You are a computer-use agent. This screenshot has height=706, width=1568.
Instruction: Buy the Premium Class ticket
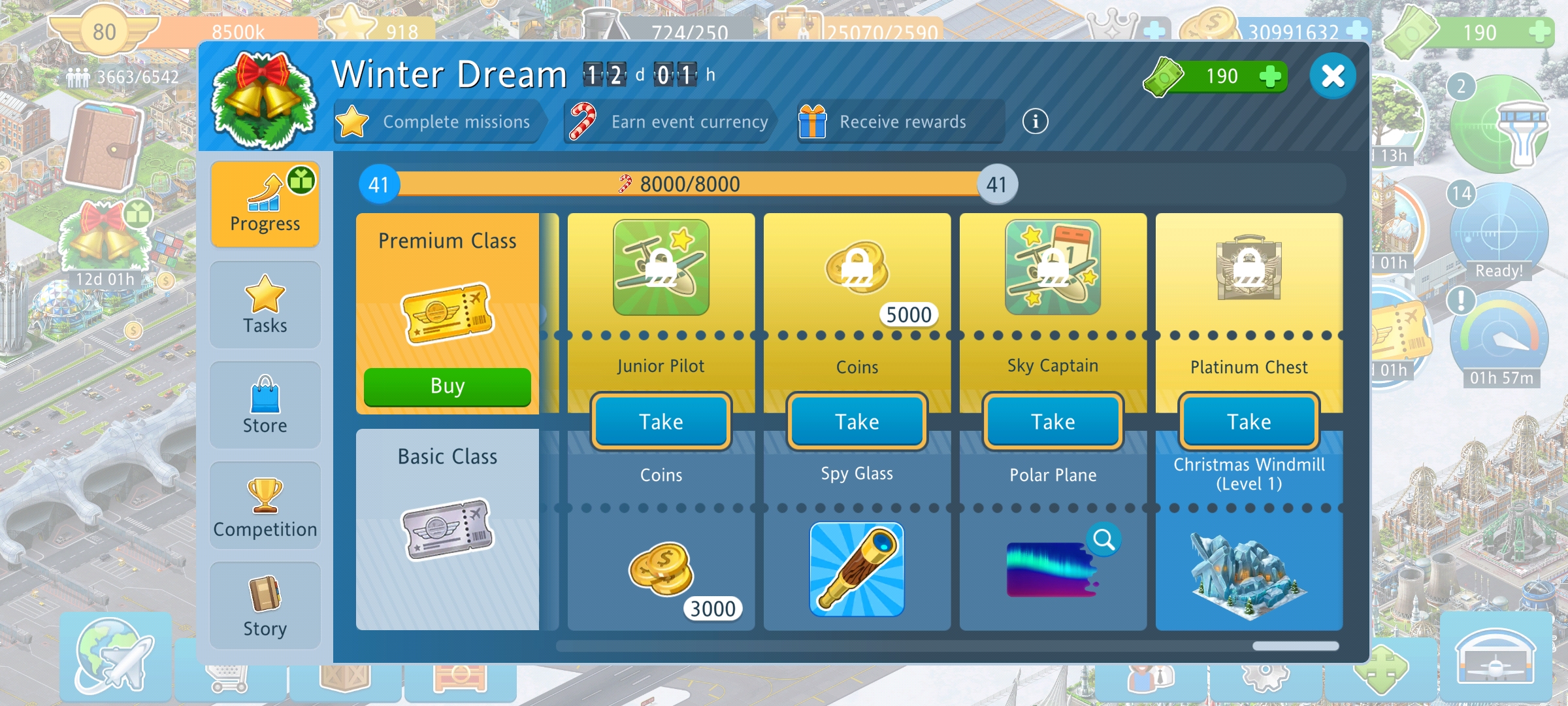(x=448, y=386)
